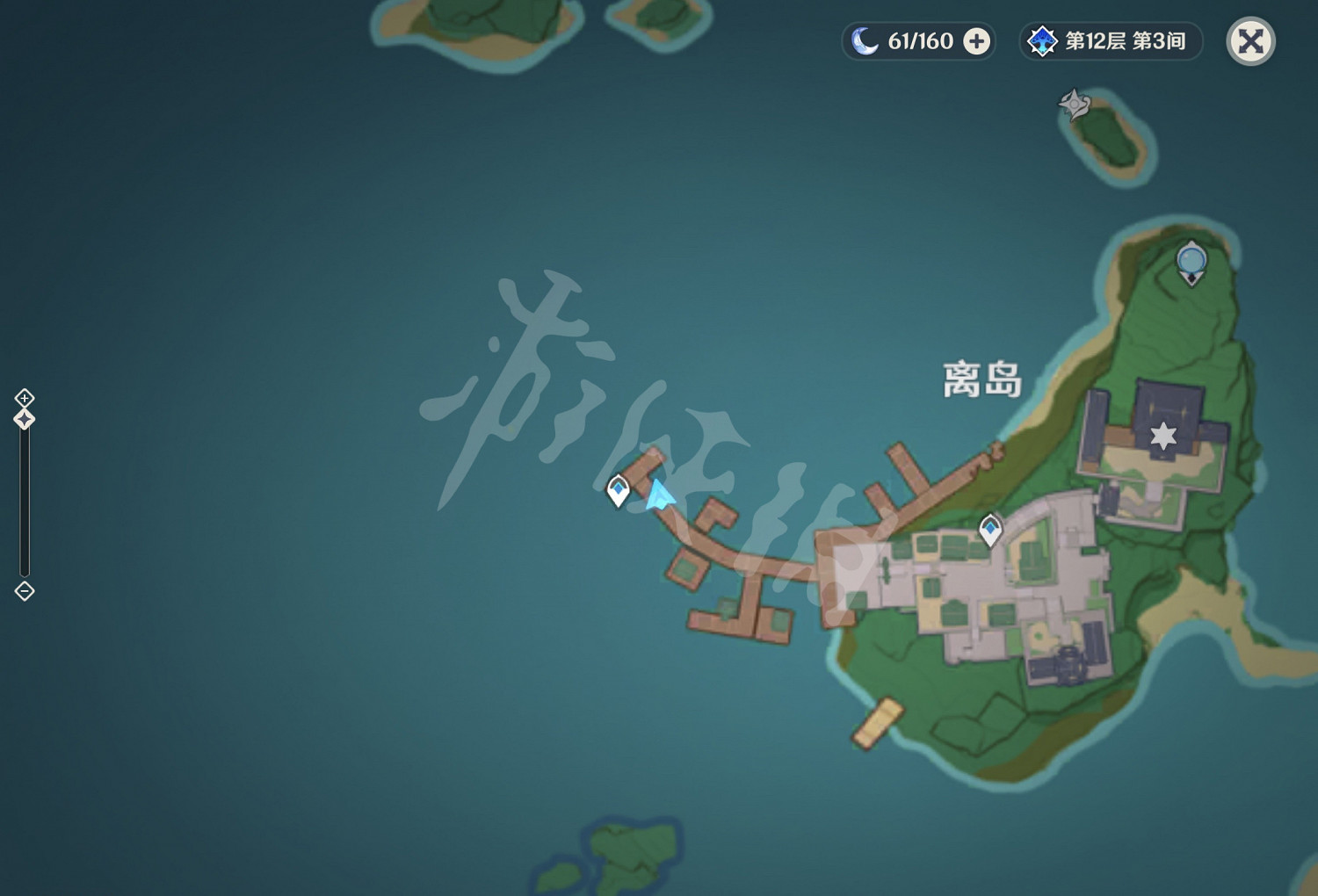Select the Original Resin crescent moon icon

pos(865,40)
